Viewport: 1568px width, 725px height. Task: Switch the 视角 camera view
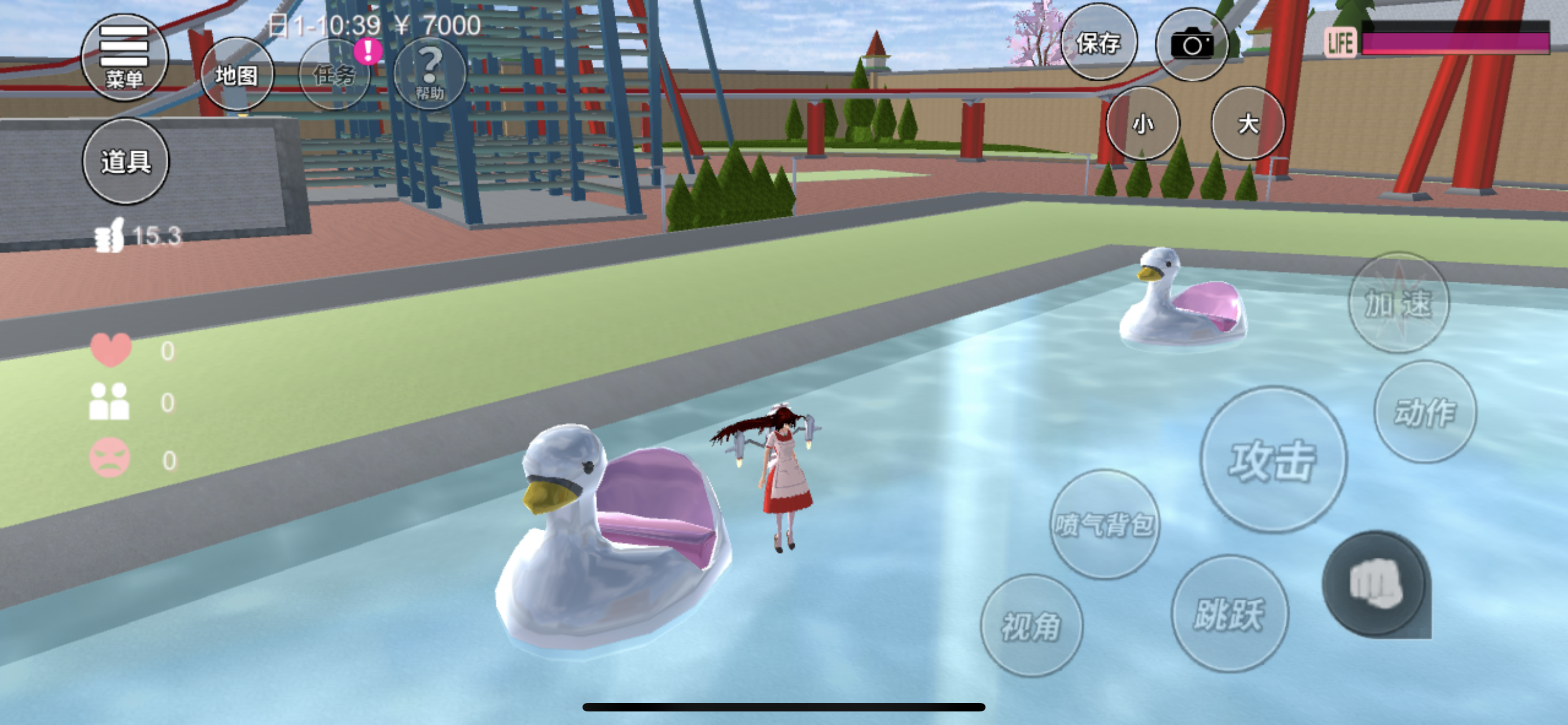click(x=1031, y=625)
